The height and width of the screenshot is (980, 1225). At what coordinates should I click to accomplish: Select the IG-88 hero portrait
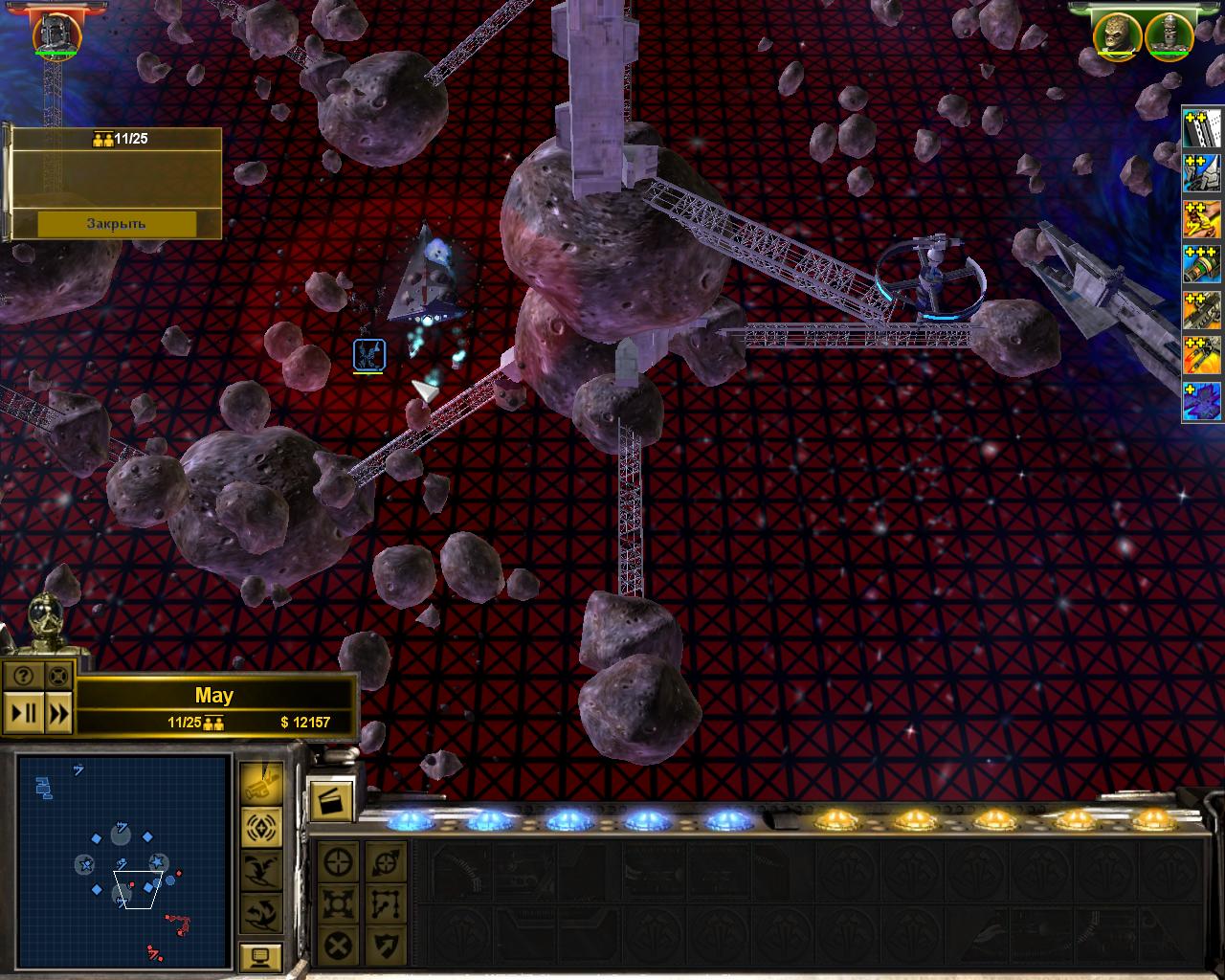pos(1168,35)
